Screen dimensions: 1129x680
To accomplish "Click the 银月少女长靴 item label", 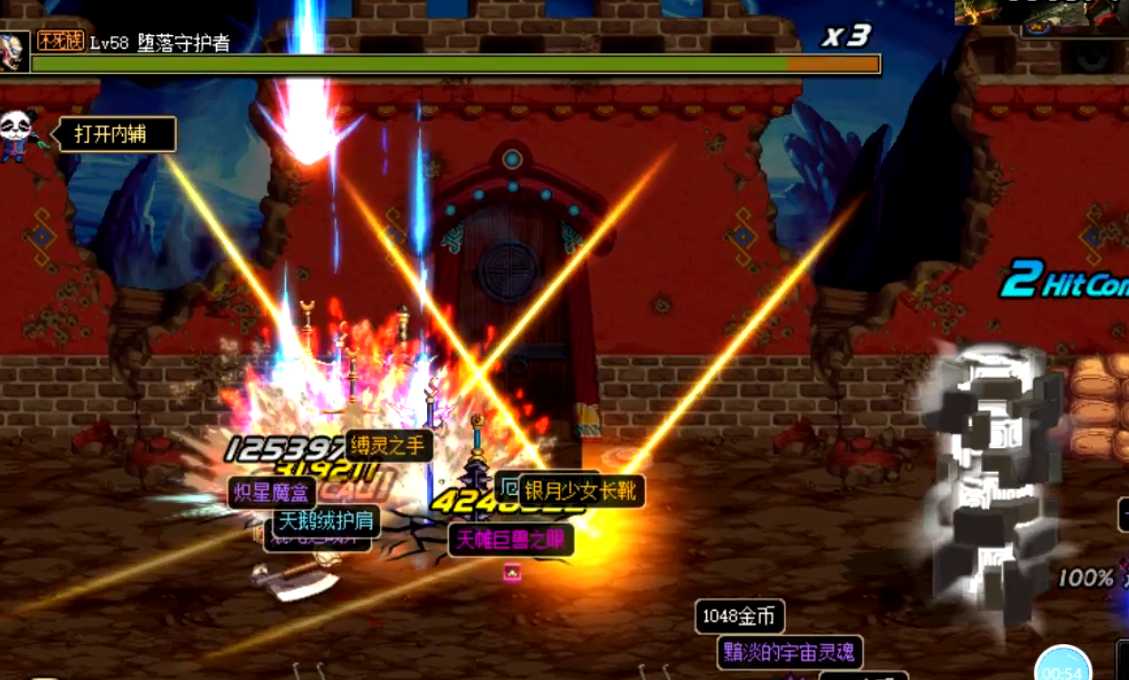I will click(581, 491).
